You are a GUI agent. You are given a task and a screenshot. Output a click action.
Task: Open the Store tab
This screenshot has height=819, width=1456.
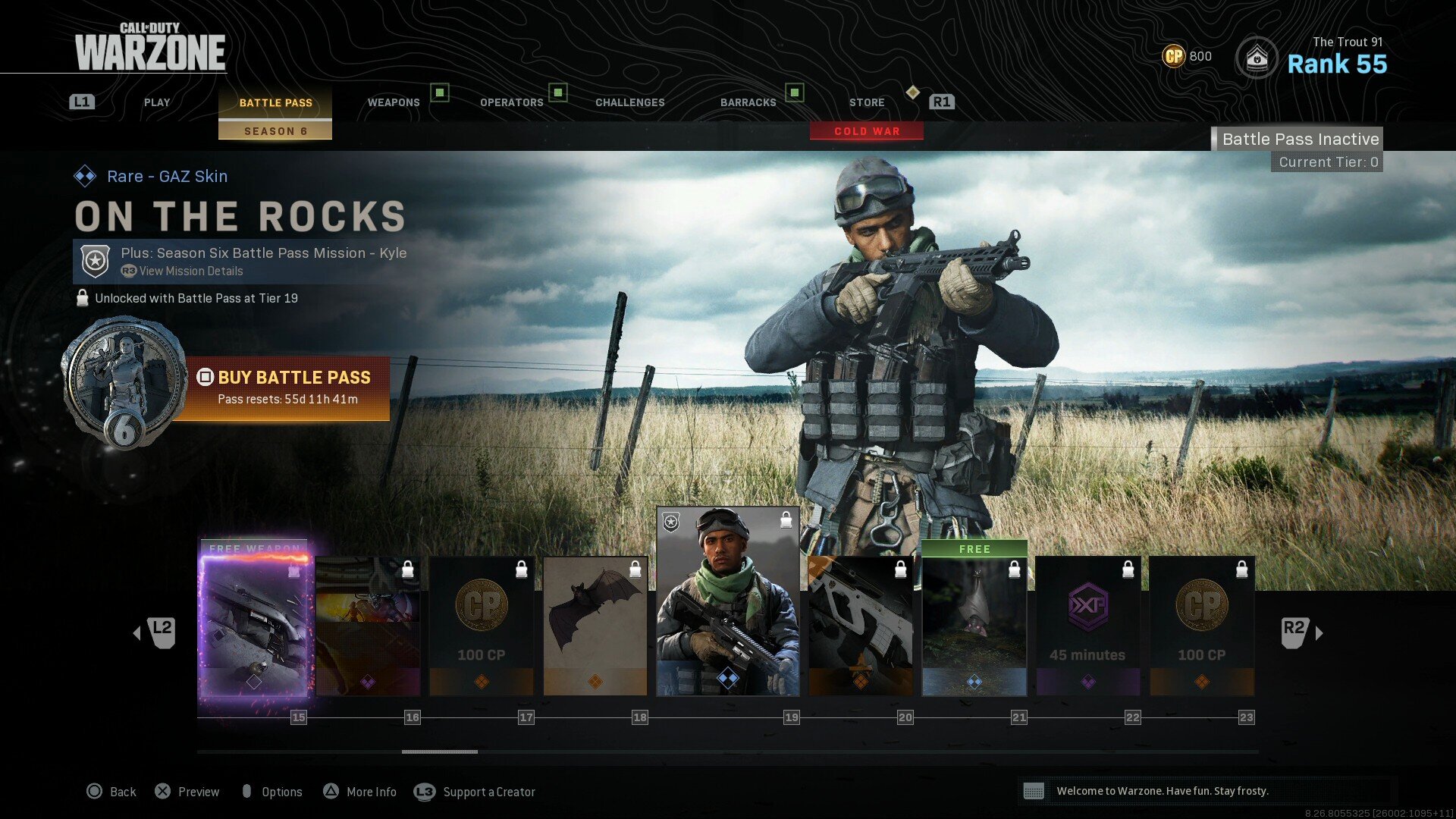[x=867, y=102]
